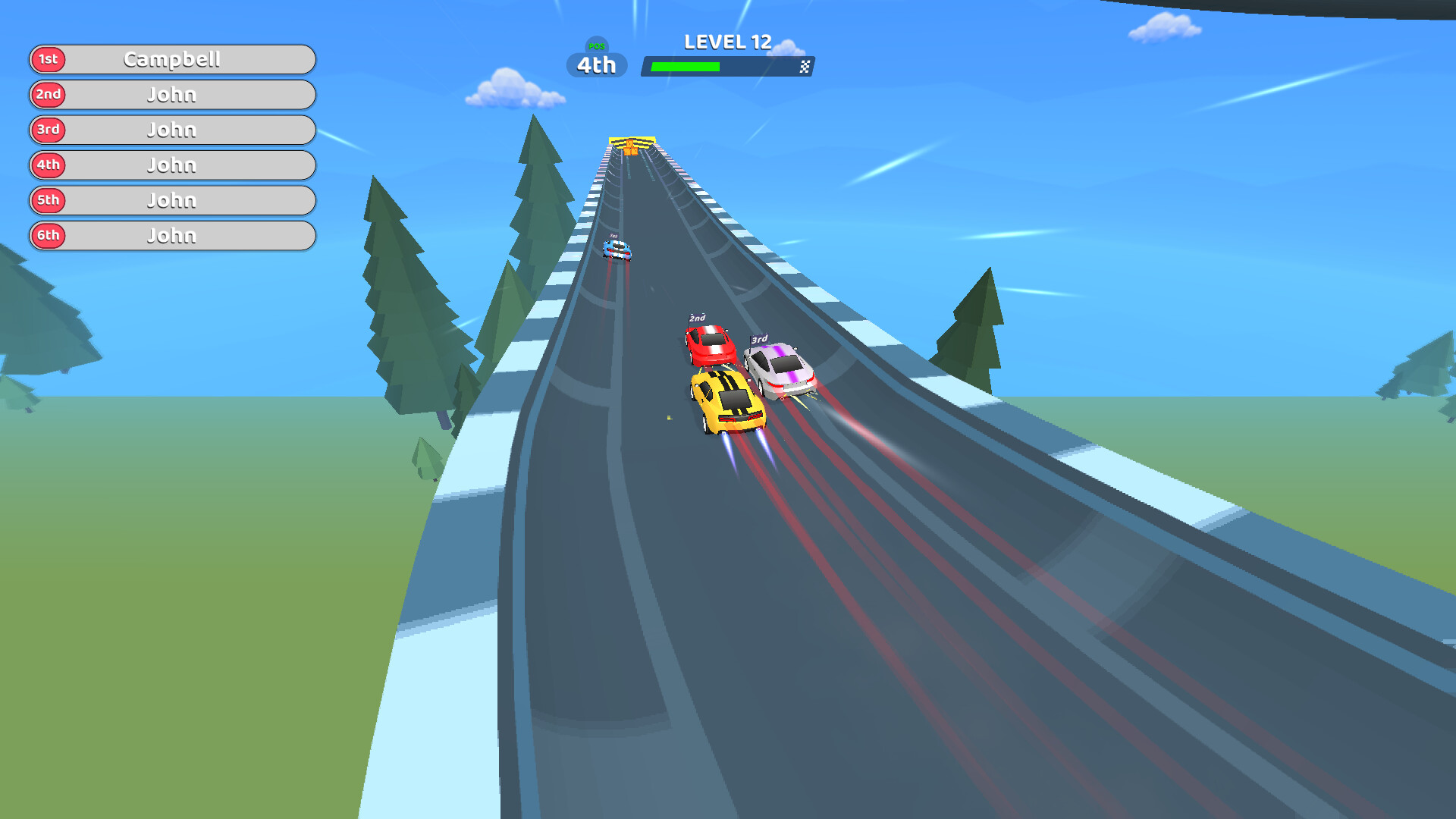Click the 6th place rank badge
This screenshot has height=819, width=1456.
pyautogui.click(x=48, y=235)
